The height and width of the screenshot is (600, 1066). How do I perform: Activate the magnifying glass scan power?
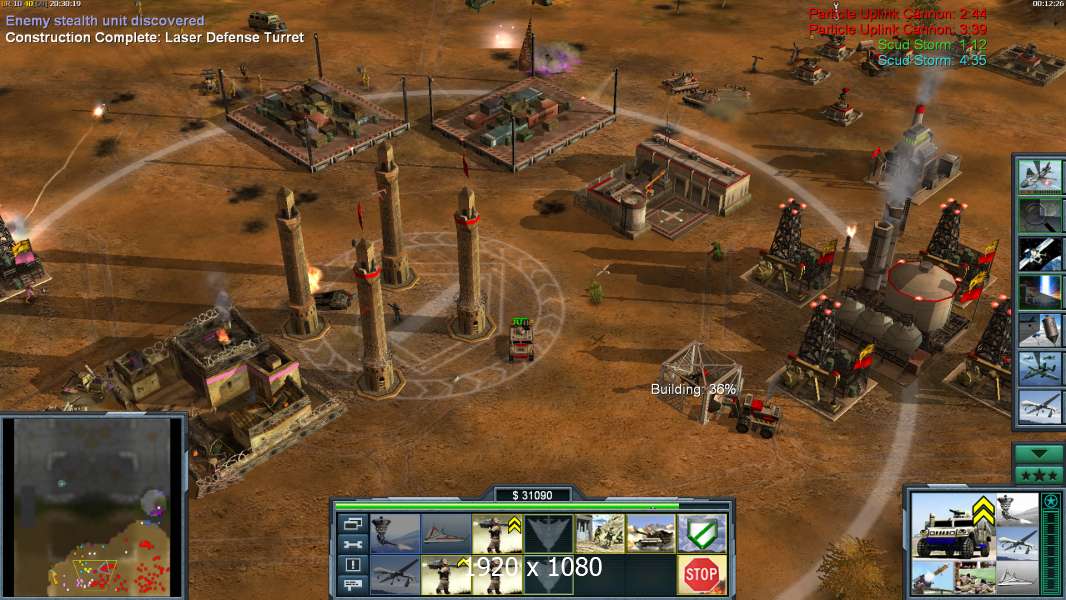click(1040, 215)
